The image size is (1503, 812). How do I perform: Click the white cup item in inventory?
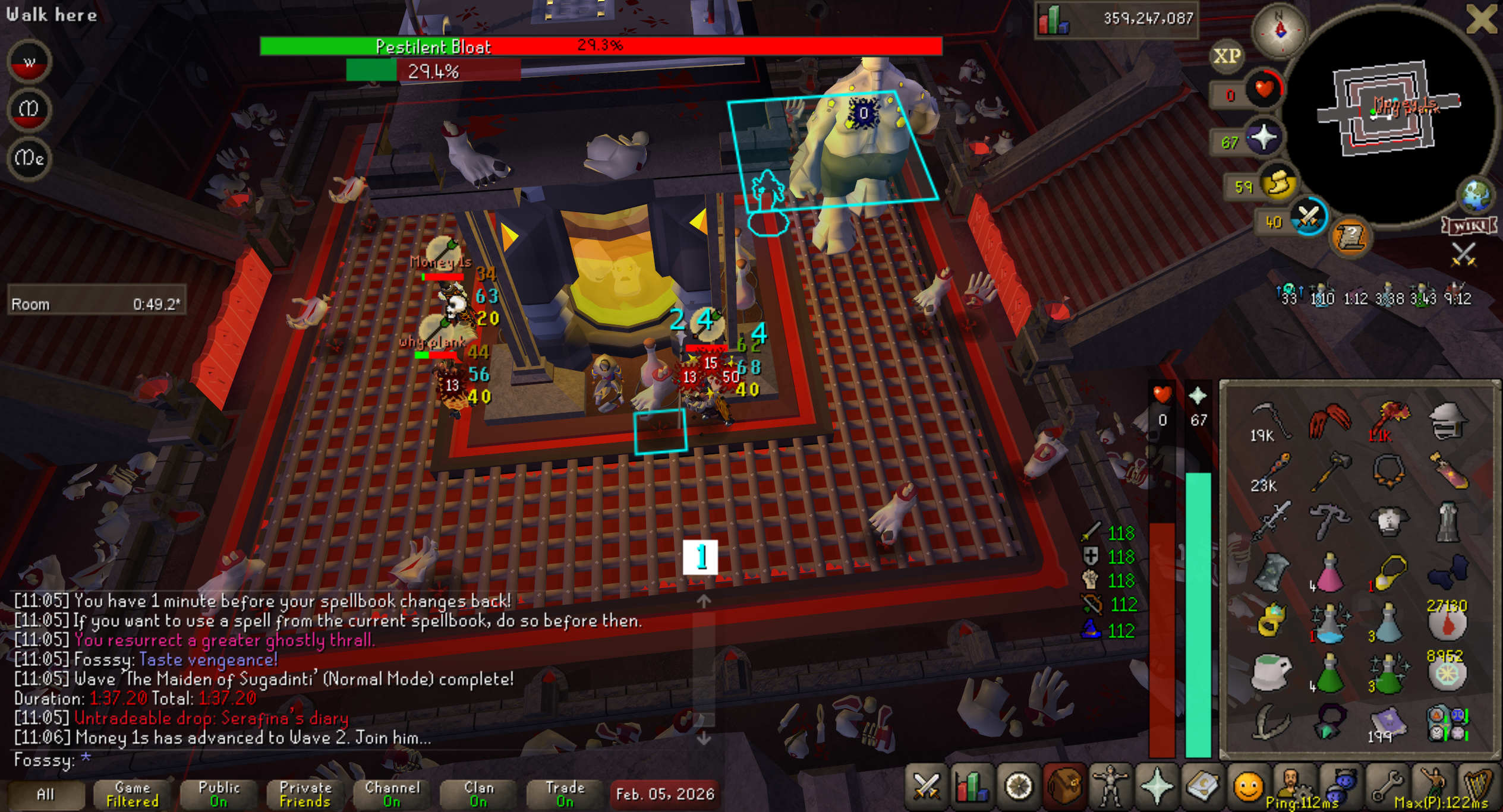pyautogui.click(x=1271, y=673)
